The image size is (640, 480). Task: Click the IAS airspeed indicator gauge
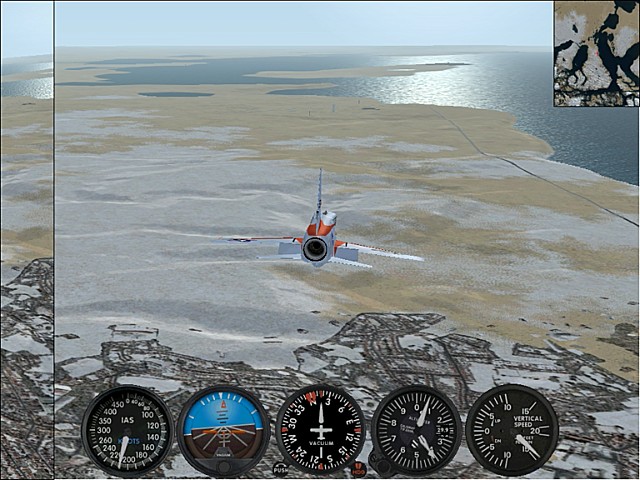127,431
